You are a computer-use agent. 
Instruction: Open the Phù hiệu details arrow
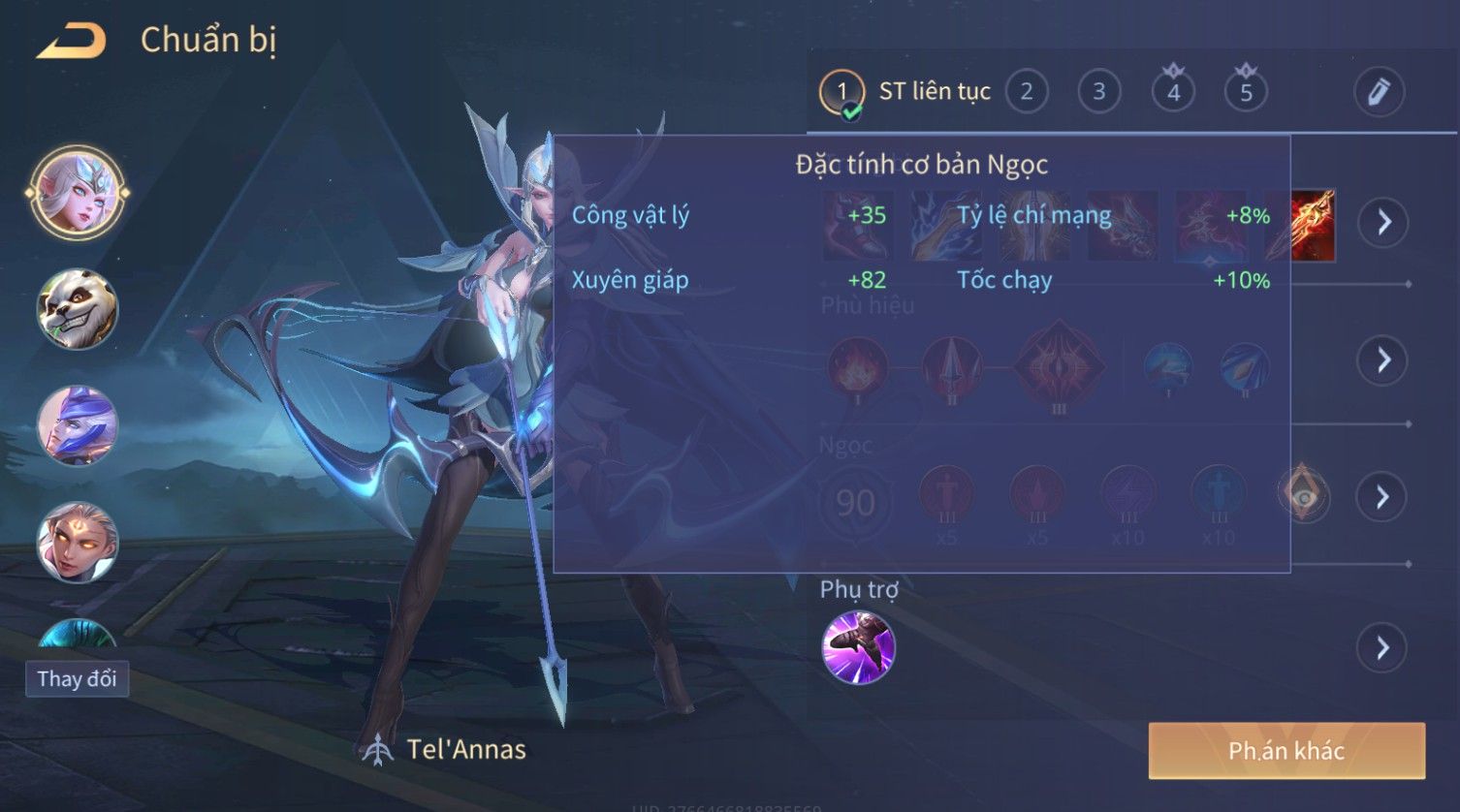click(1382, 360)
